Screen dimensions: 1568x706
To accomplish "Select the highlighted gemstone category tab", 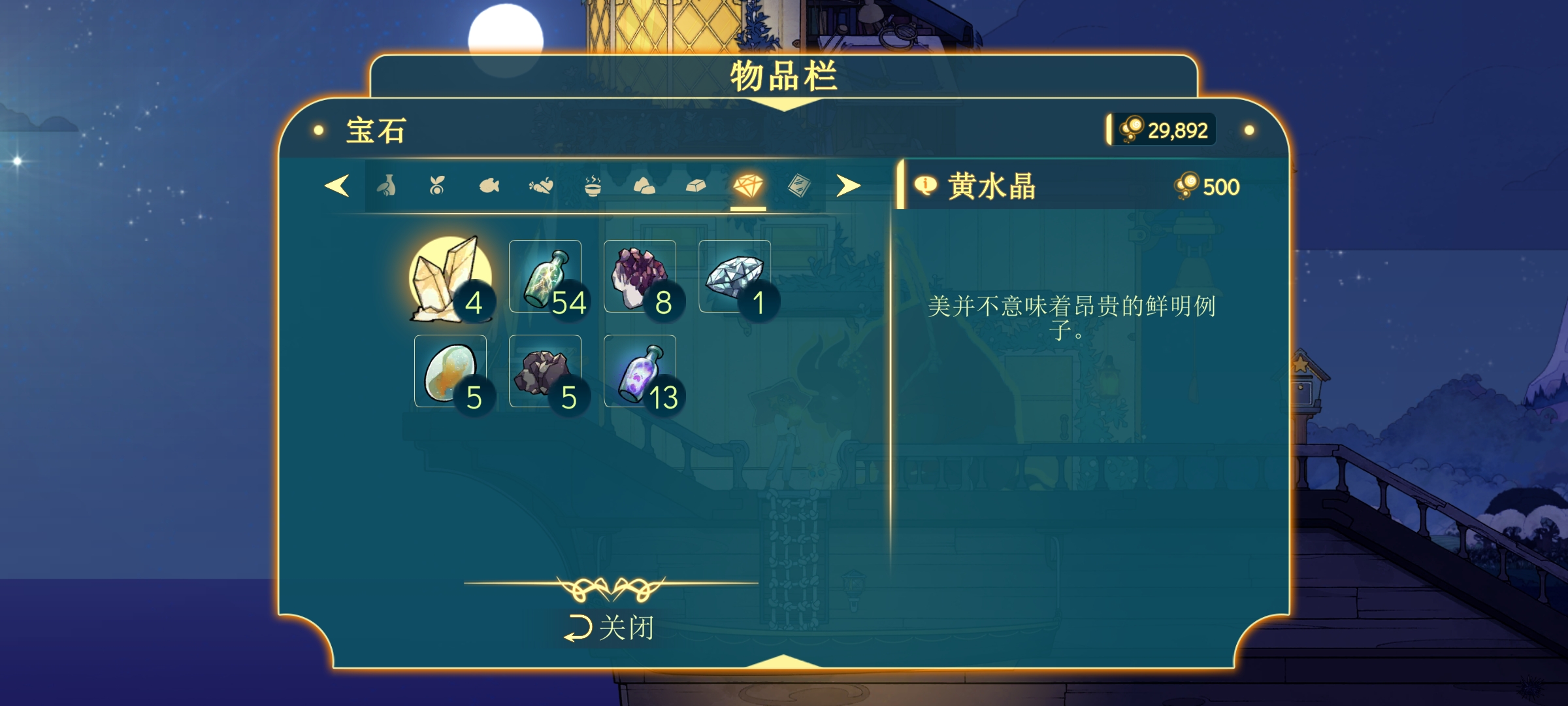I will [x=748, y=187].
